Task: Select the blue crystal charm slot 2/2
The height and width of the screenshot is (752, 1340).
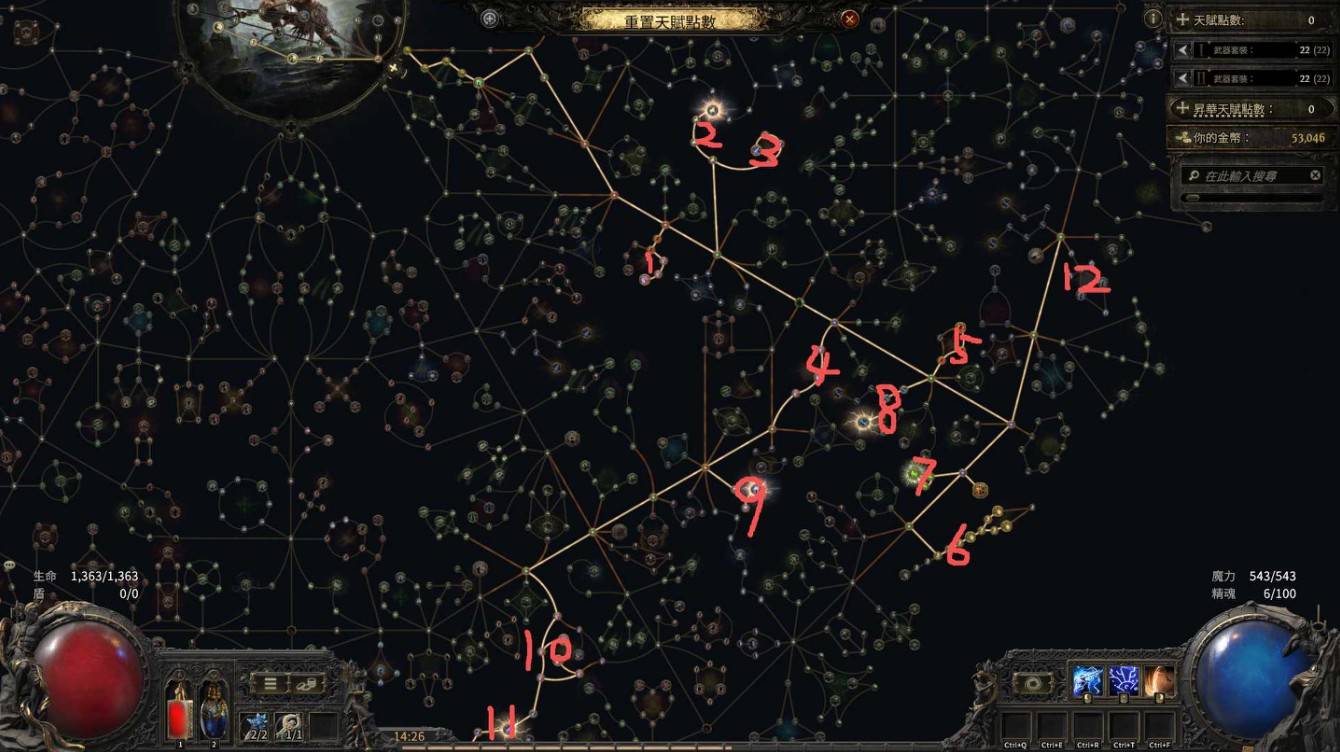Action: coord(254,724)
